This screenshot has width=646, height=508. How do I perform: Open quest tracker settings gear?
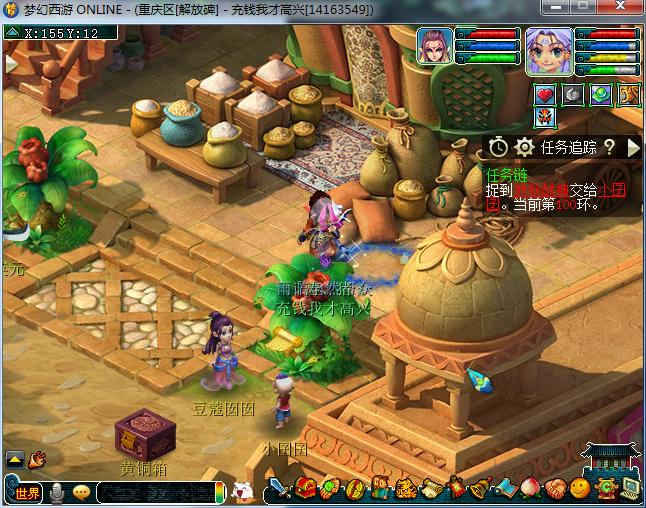(524, 148)
